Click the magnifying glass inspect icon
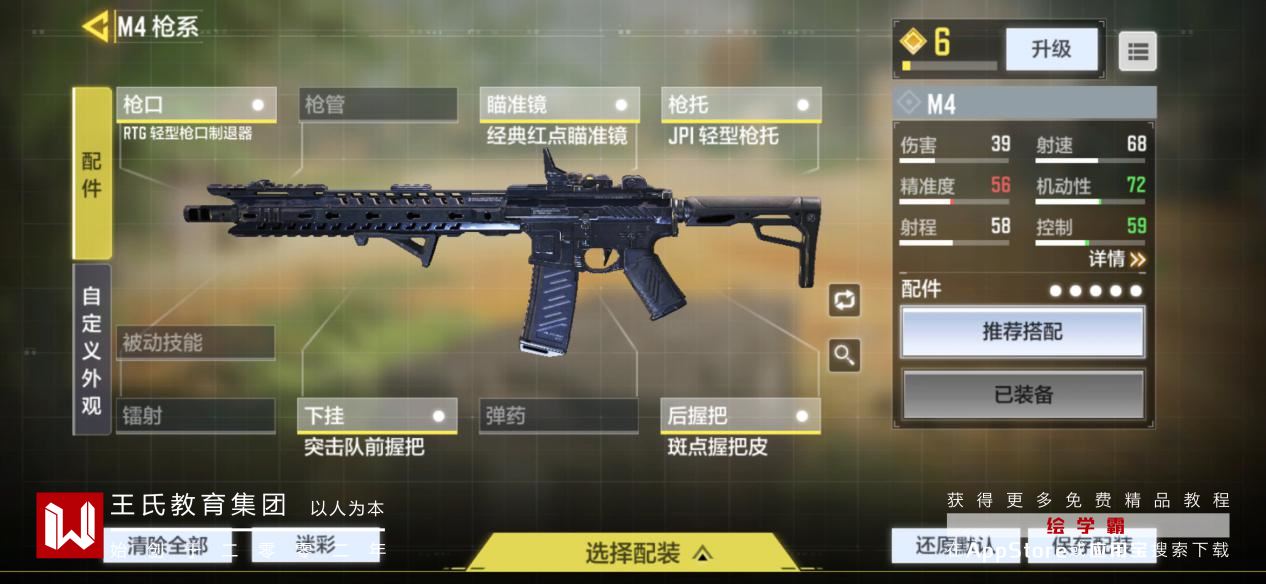This screenshot has height=584, width=1266. pos(844,355)
